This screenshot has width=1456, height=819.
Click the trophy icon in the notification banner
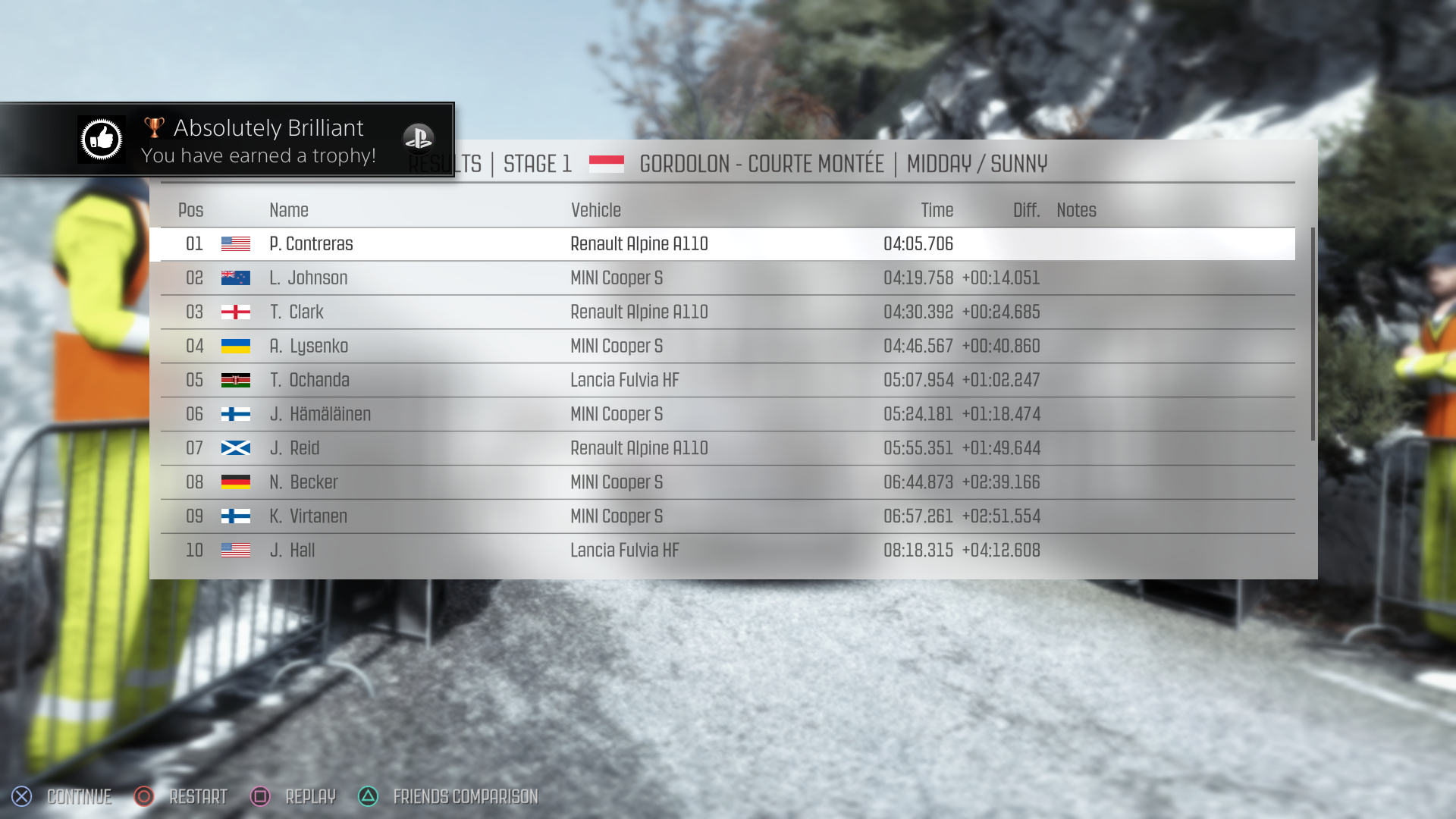154,127
